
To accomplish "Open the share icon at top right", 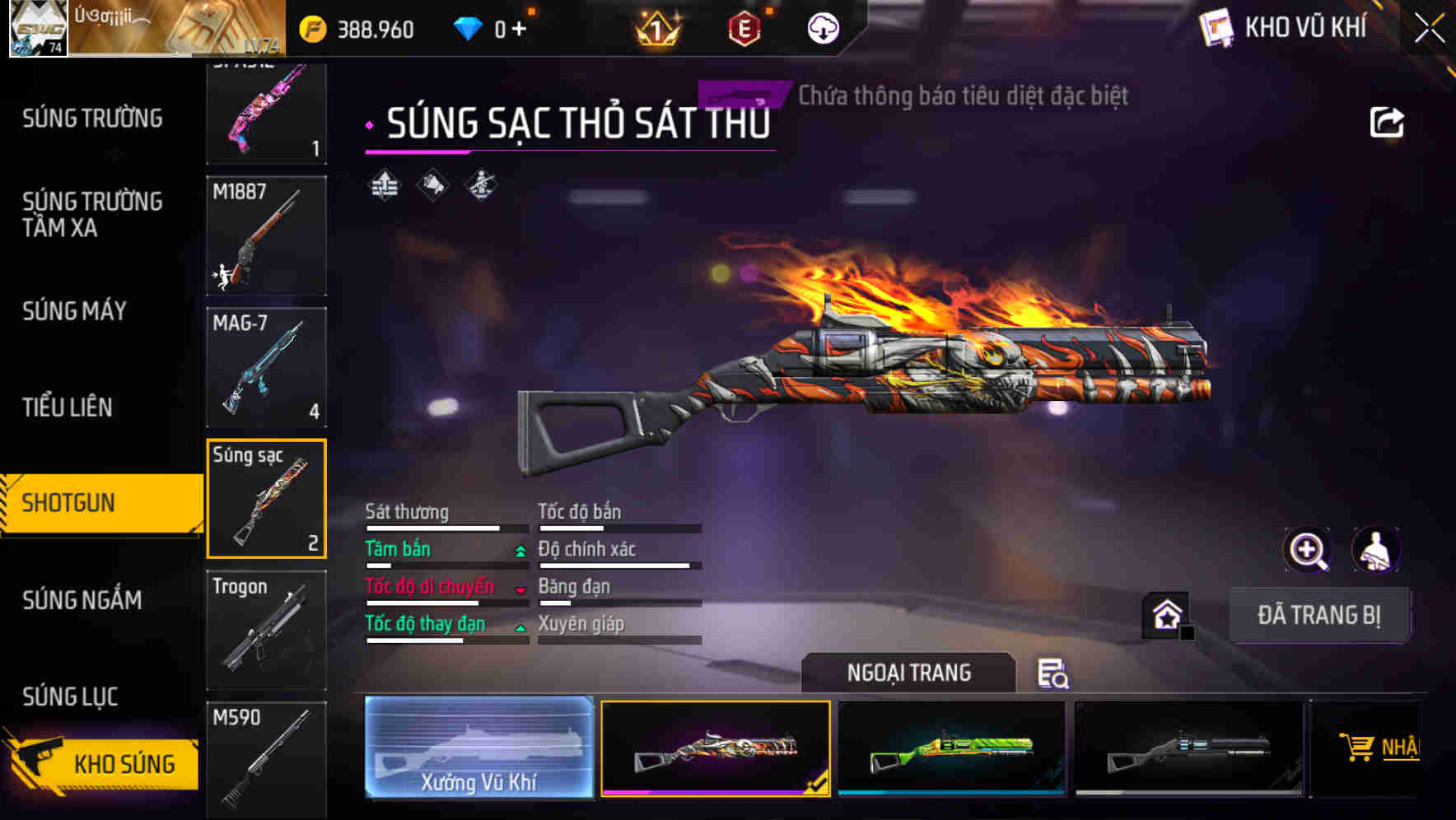I will click(1388, 122).
